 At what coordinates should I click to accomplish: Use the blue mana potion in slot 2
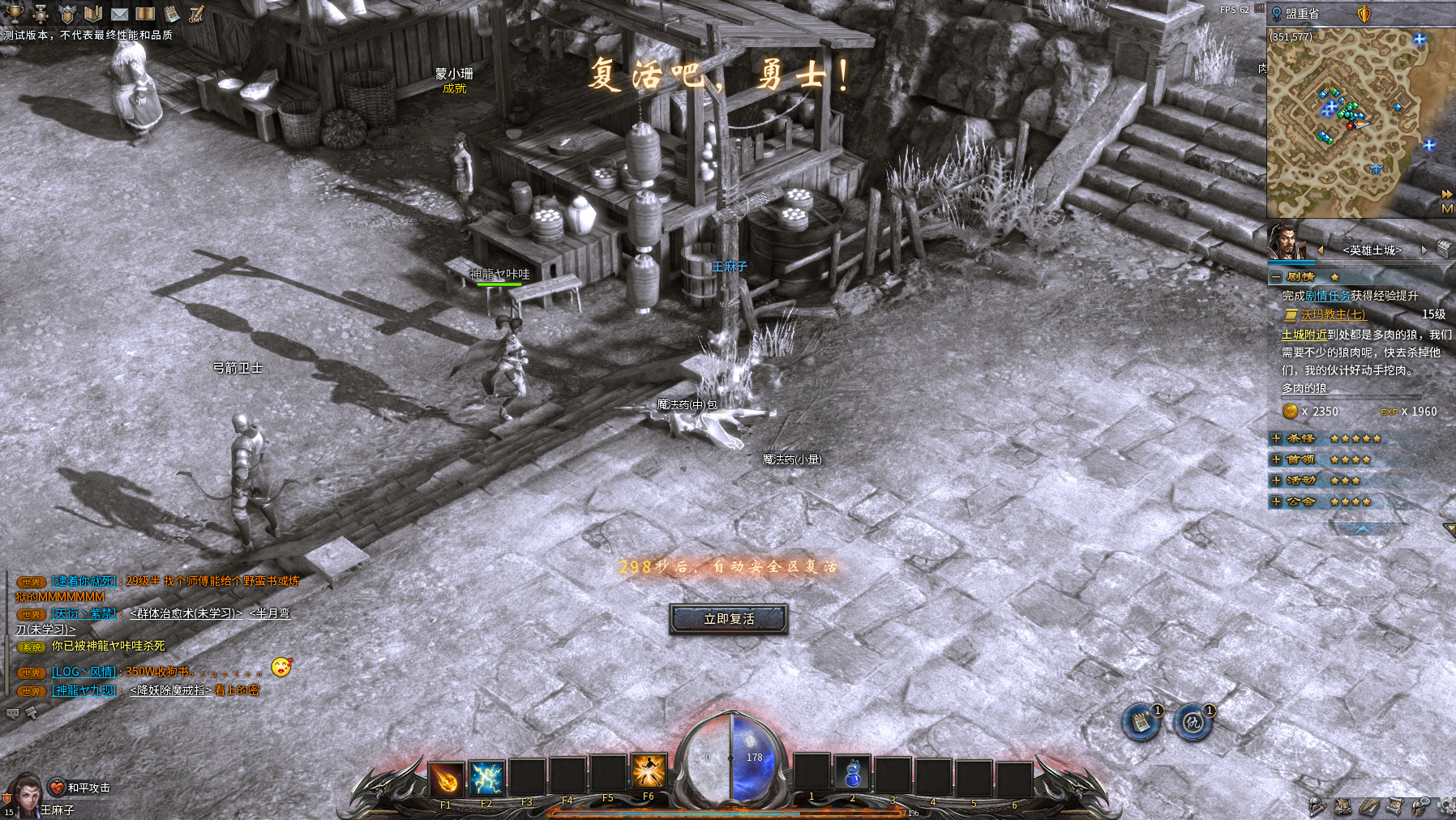pos(852,773)
